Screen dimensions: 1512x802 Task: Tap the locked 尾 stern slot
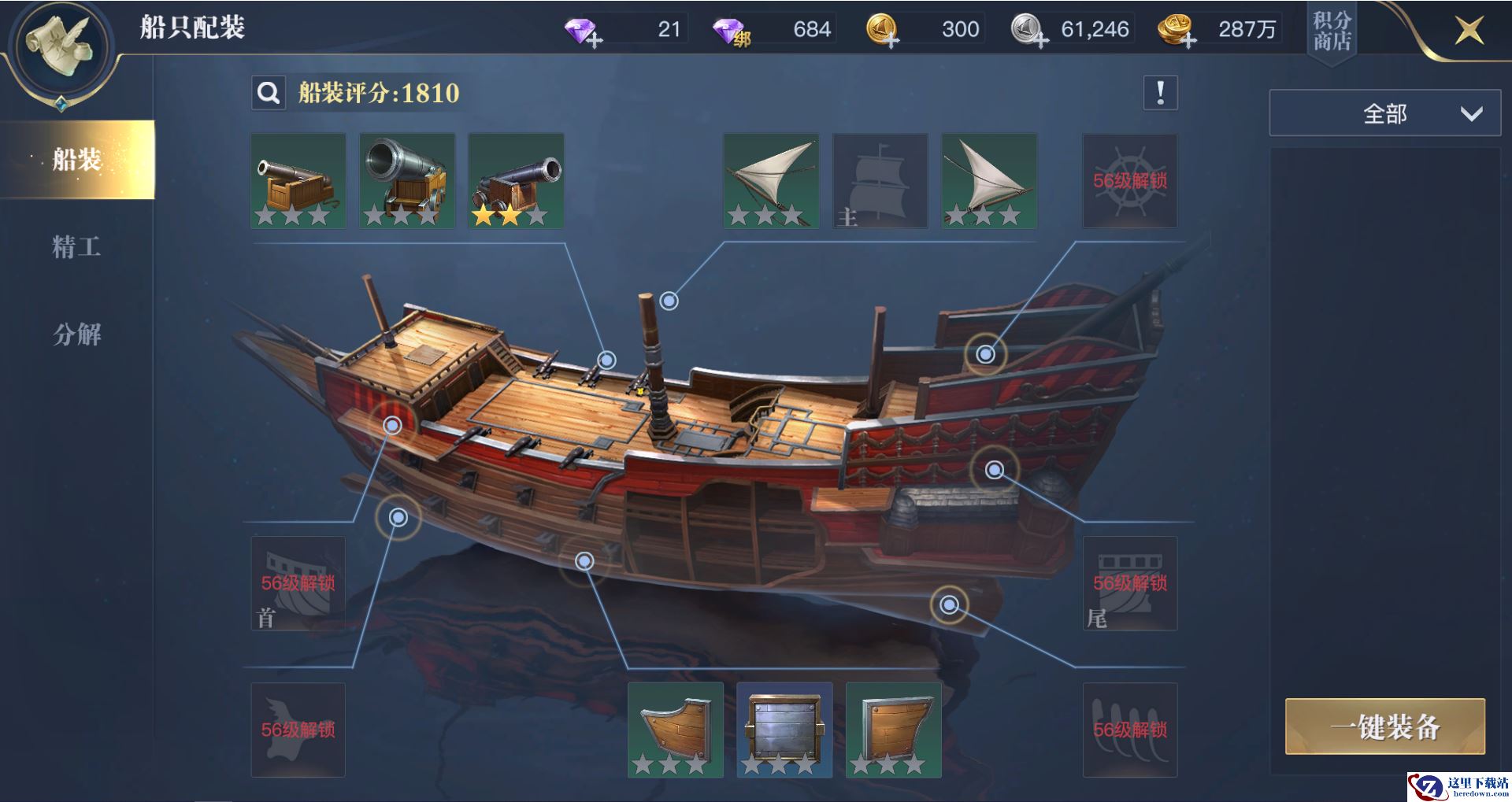tap(1130, 583)
